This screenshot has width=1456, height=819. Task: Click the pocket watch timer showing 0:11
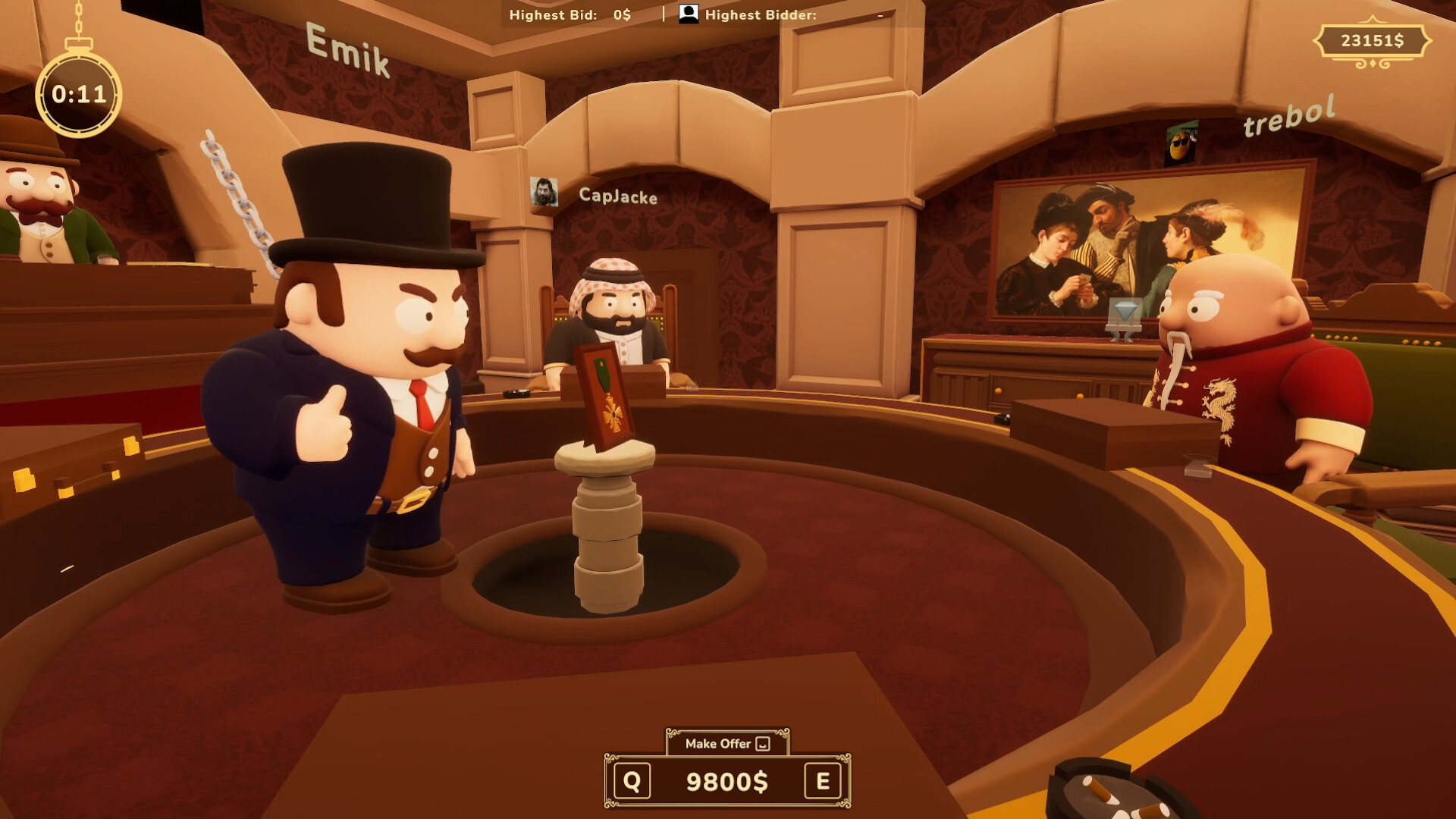point(77,93)
